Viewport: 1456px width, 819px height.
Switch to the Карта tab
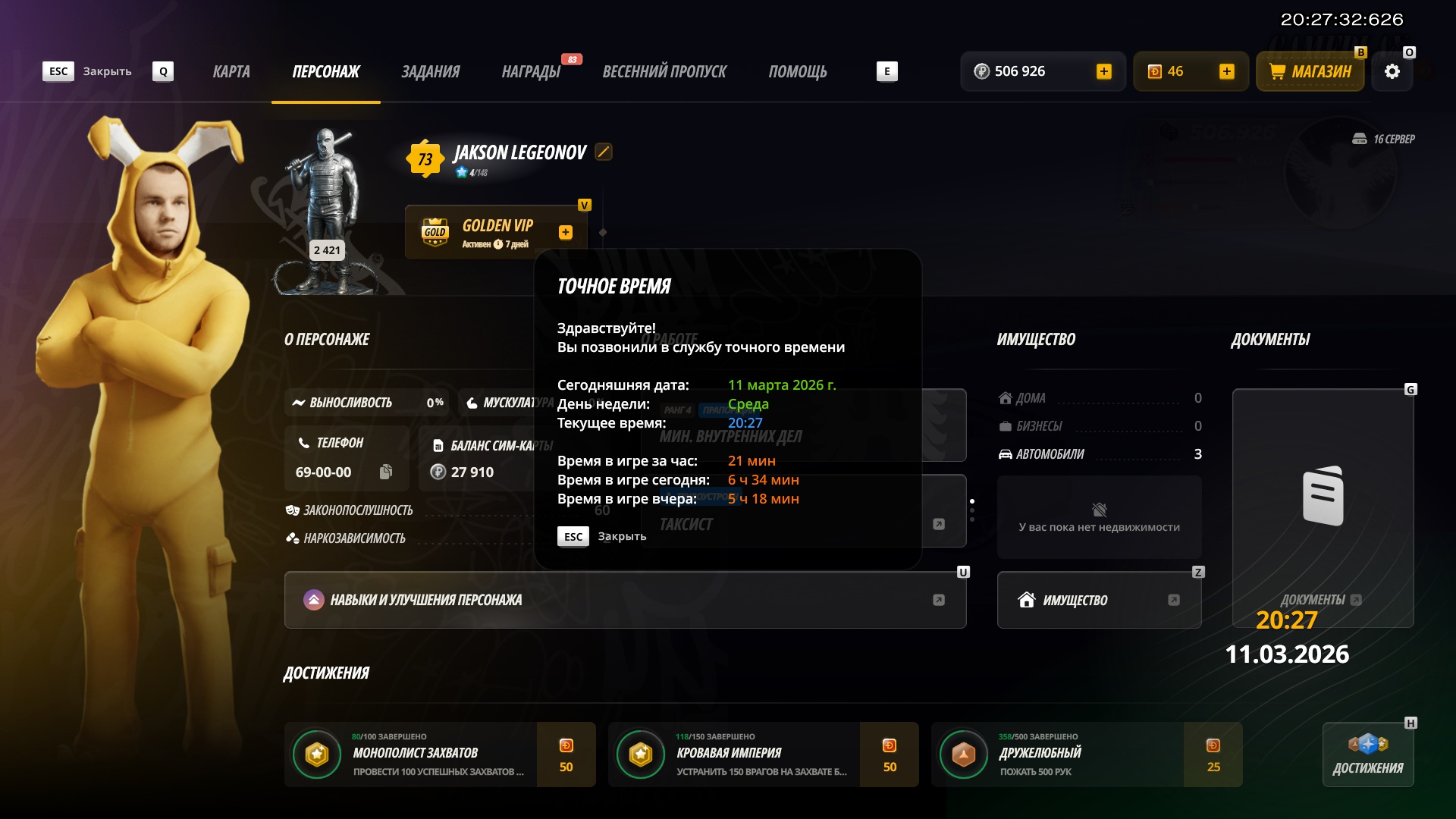[x=231, y=72]
